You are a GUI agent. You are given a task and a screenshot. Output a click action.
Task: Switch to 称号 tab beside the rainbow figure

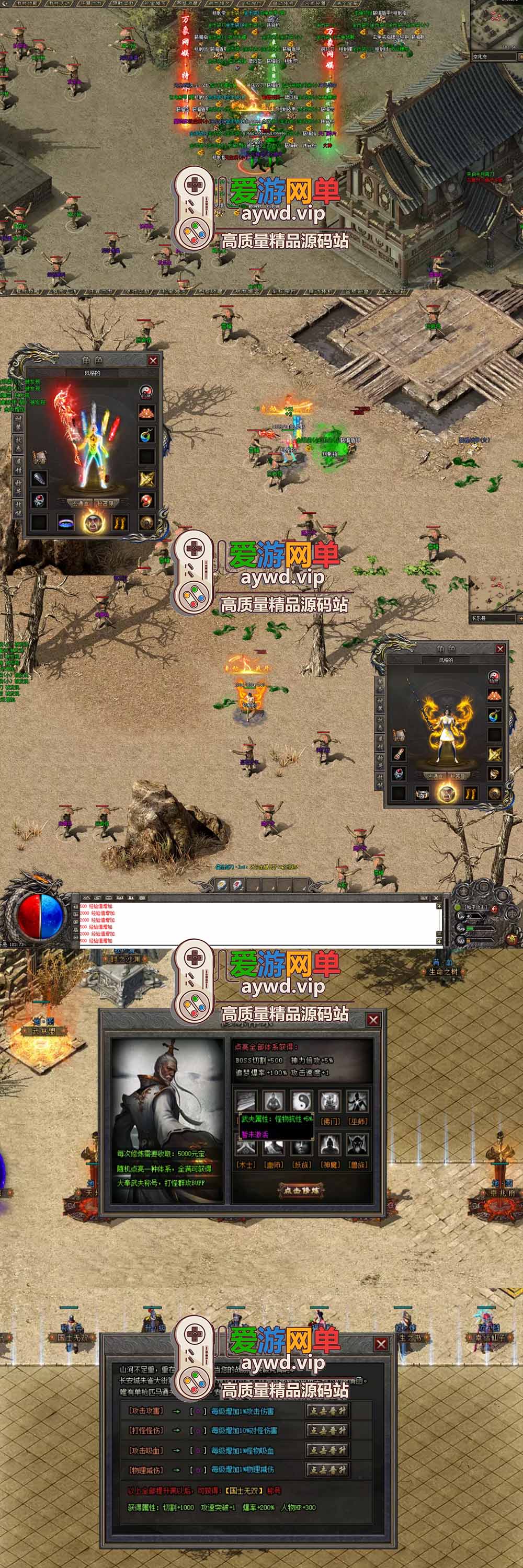pos(18,488)
